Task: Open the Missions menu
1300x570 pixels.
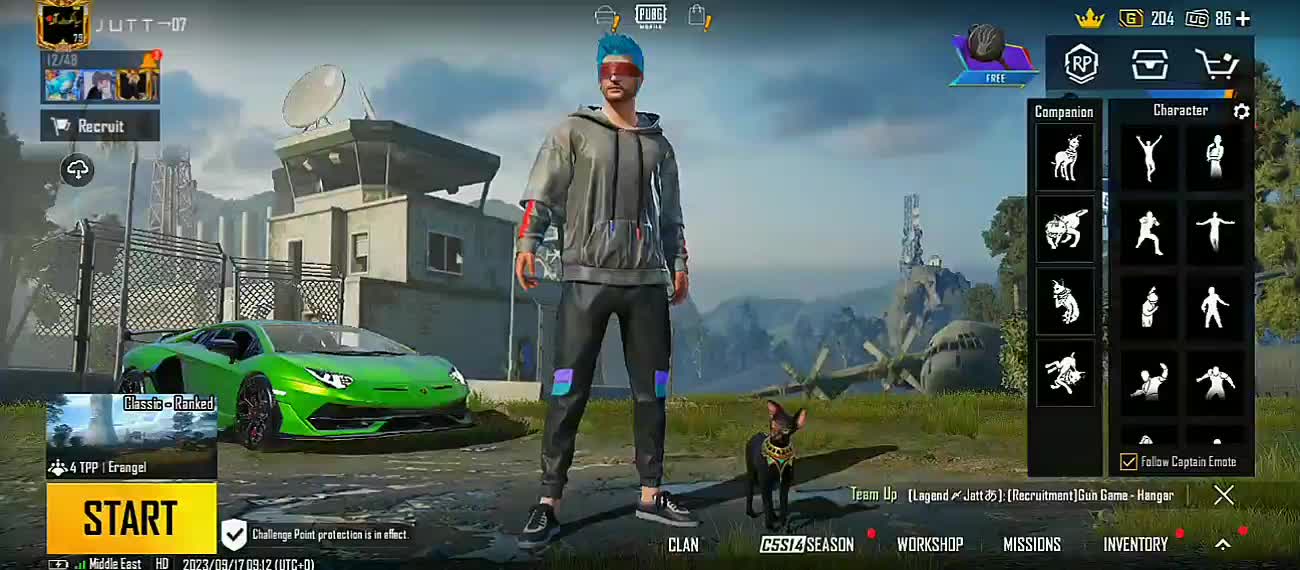Action: point(1031,545)
